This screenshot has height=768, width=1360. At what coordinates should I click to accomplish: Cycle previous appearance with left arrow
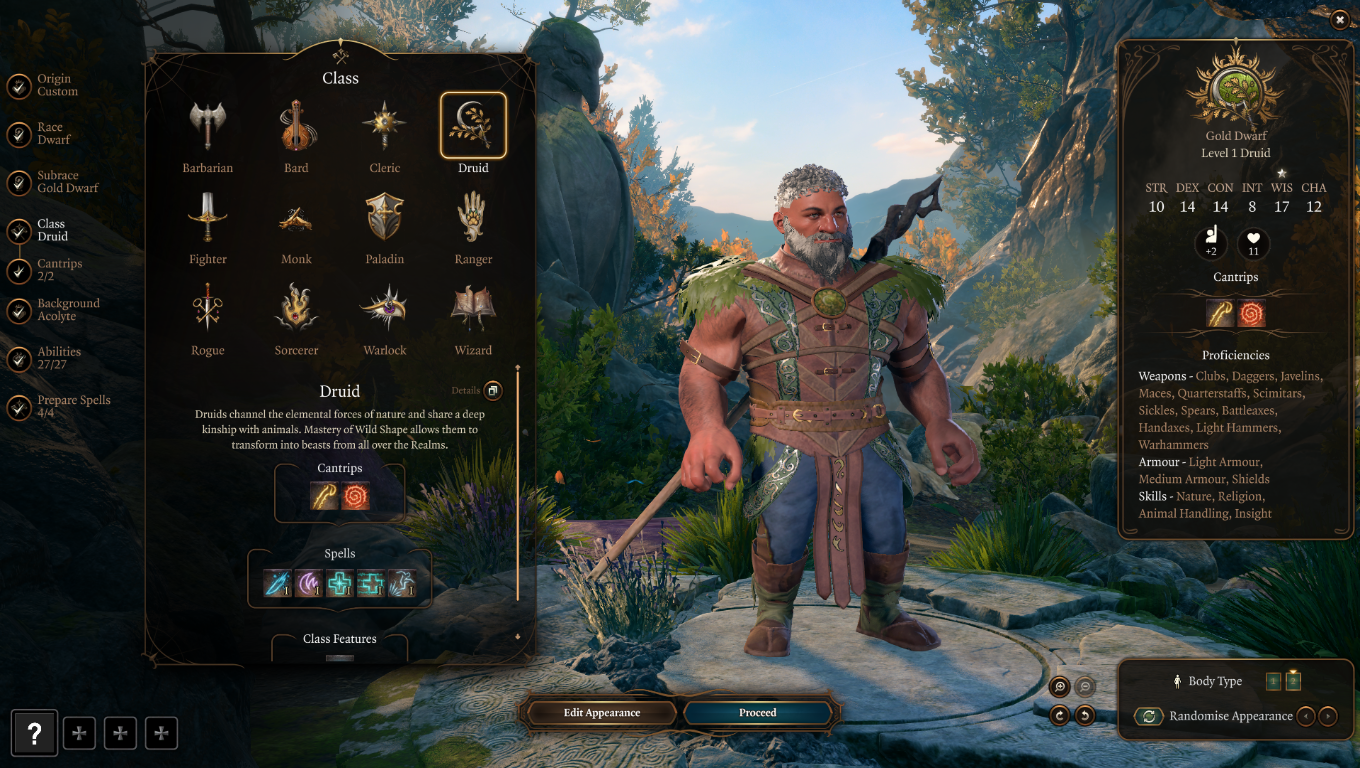pos(1306,717)
